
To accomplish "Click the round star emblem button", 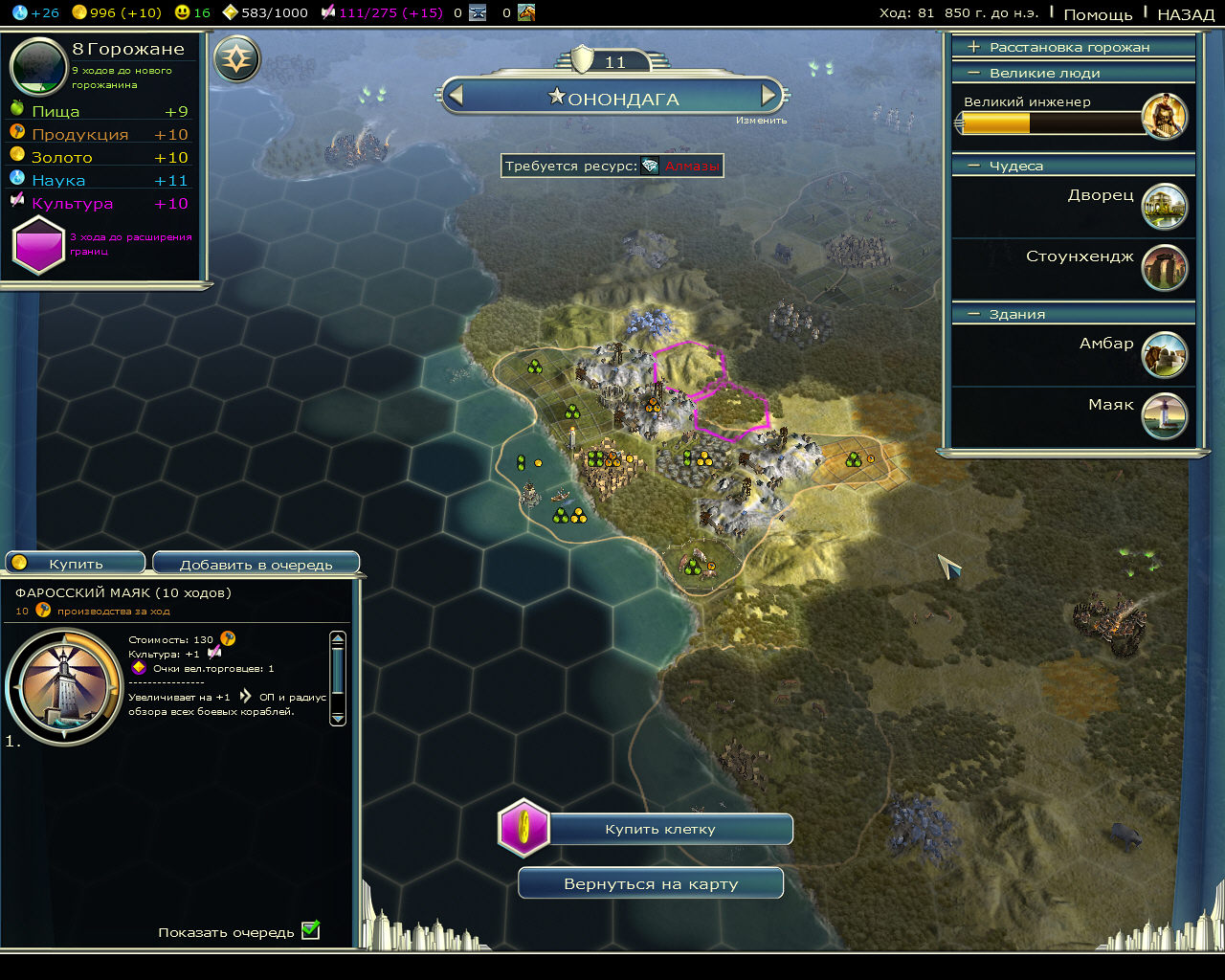I will (236, 60).
